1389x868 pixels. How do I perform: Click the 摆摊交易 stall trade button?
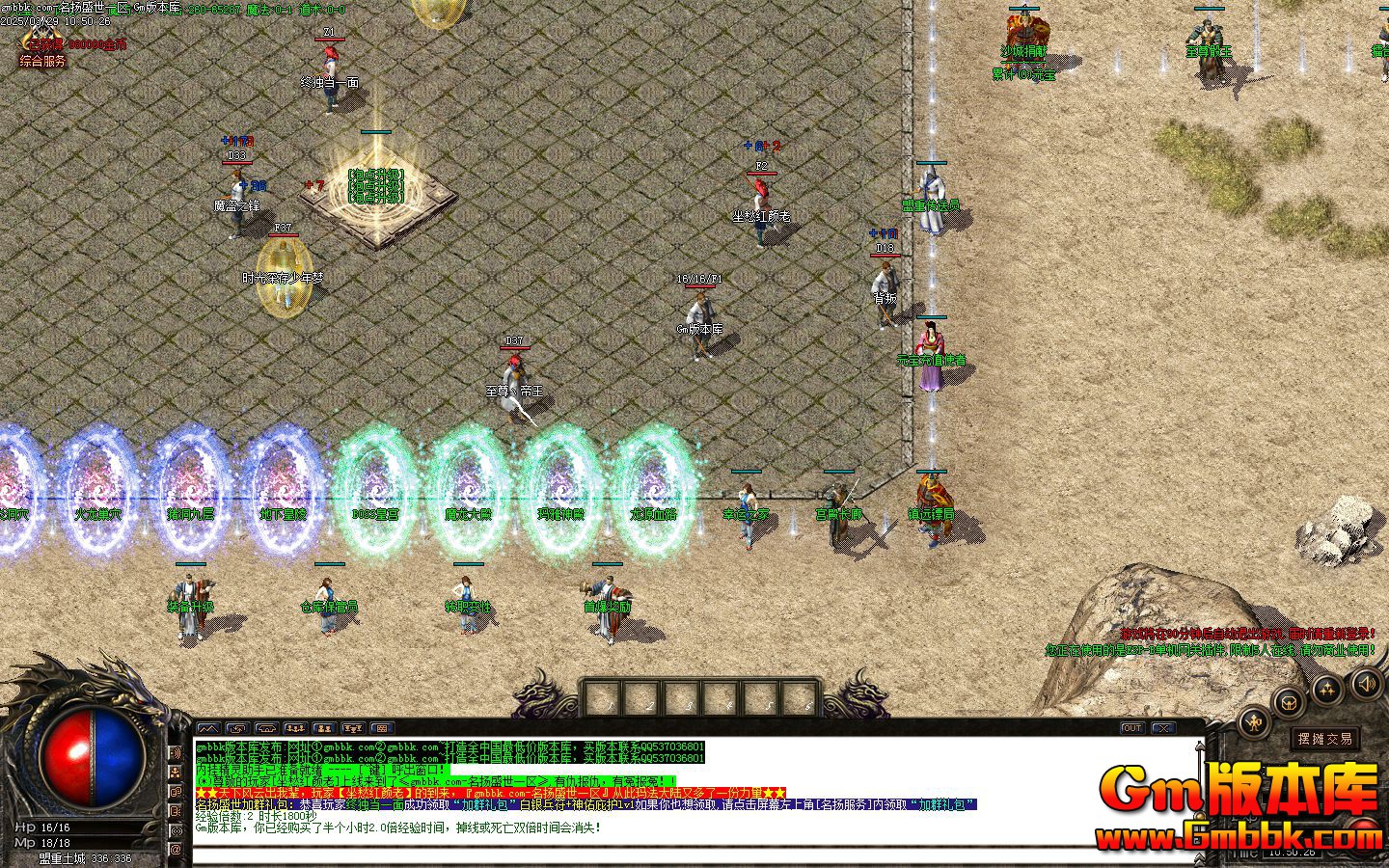click(x=1325, y=738)
